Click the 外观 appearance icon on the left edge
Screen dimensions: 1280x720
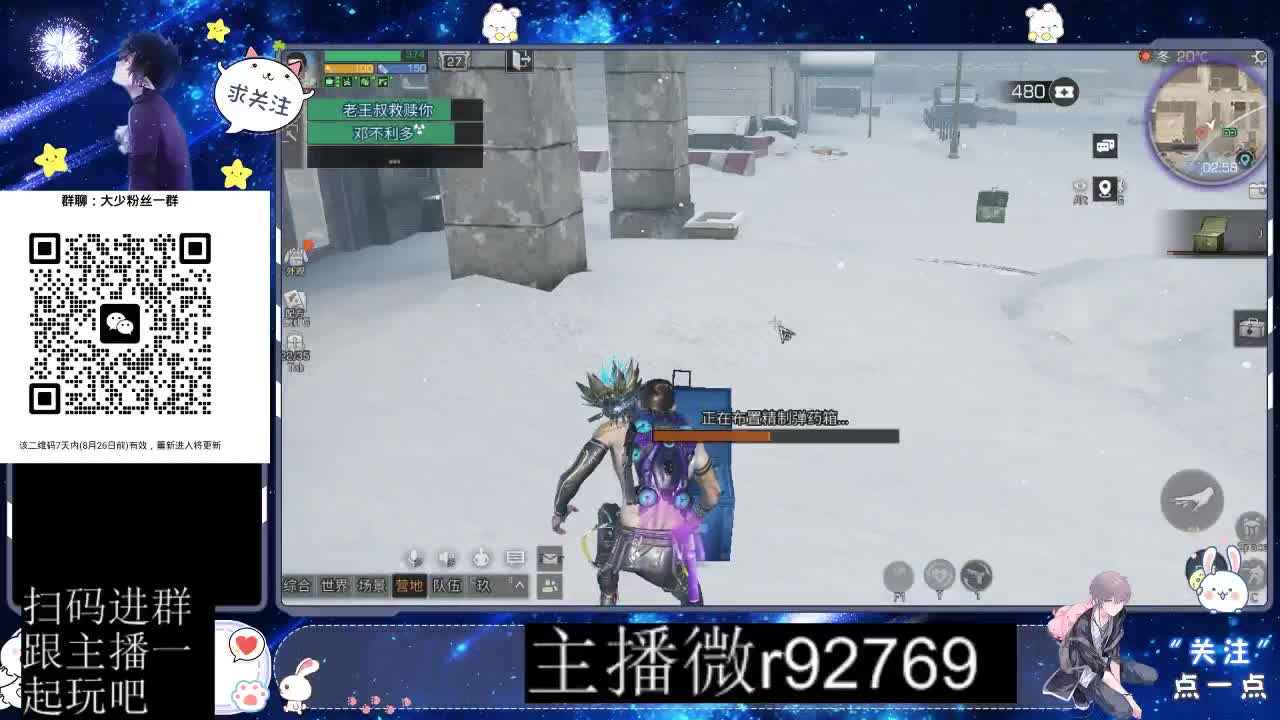pyautogui.click(x=296, y=255)
